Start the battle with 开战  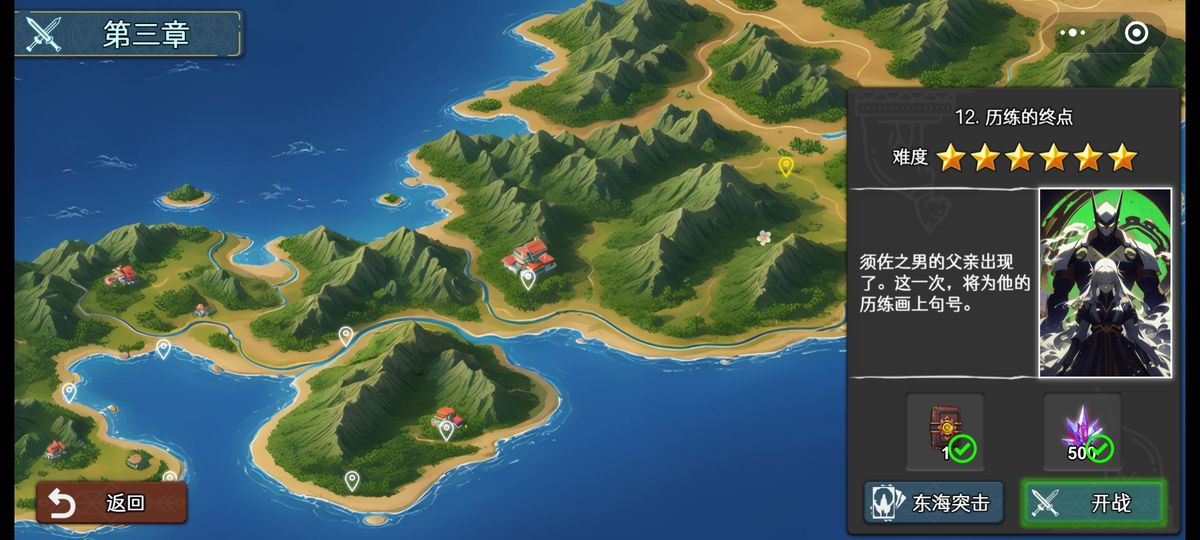[x=1093, y=503]
